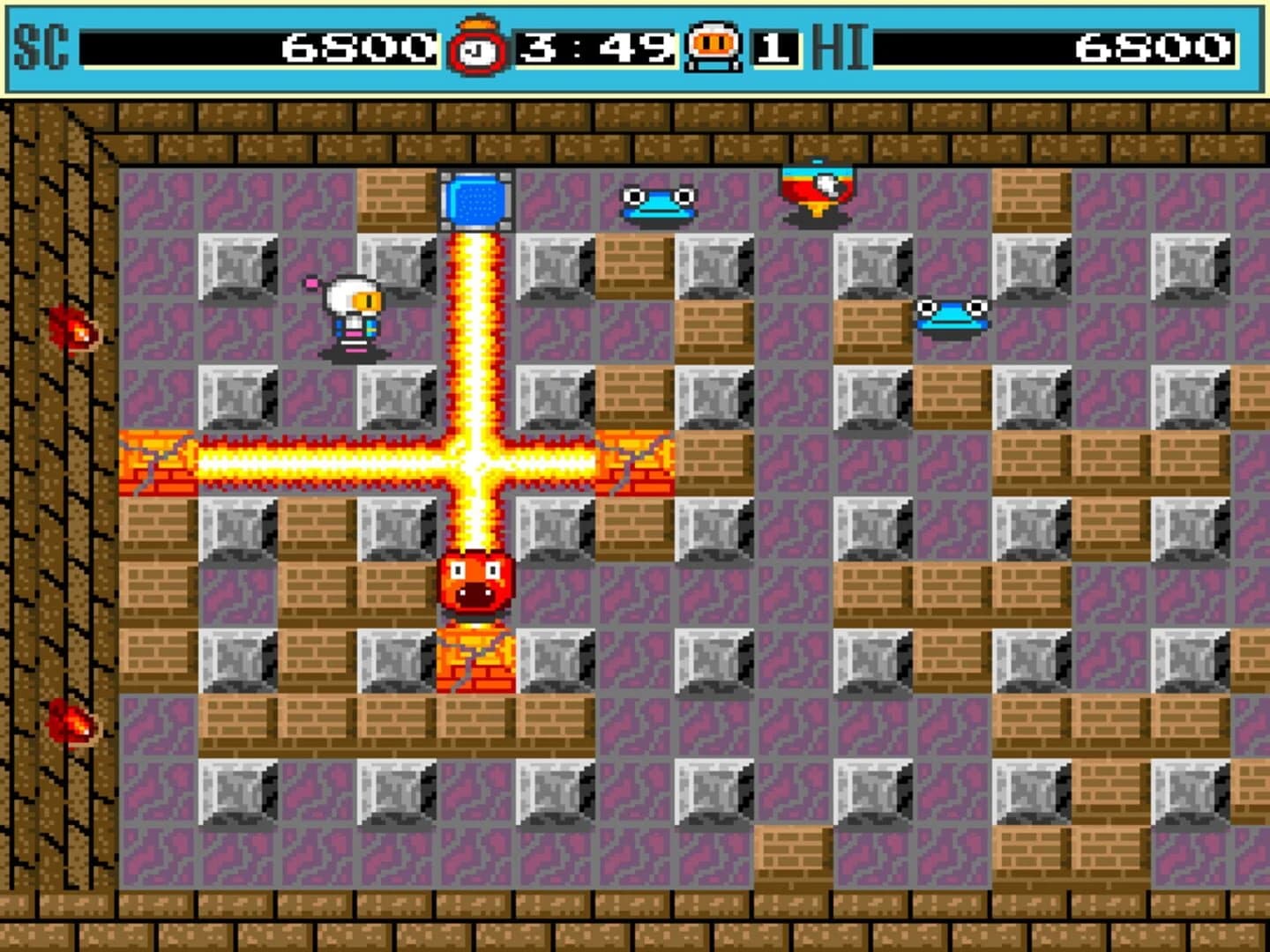
Task: Select the blue water block at the top
Action: (x=476, y=201)
